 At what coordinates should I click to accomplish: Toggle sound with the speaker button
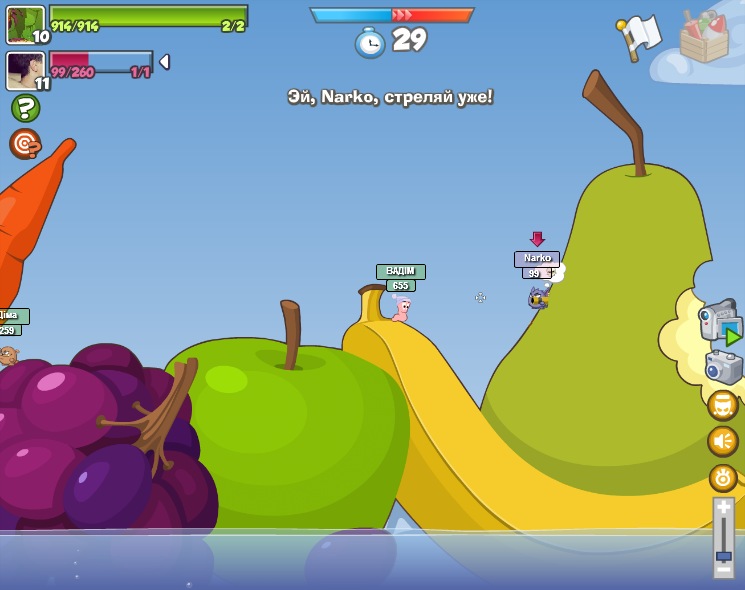pos(723,441)
